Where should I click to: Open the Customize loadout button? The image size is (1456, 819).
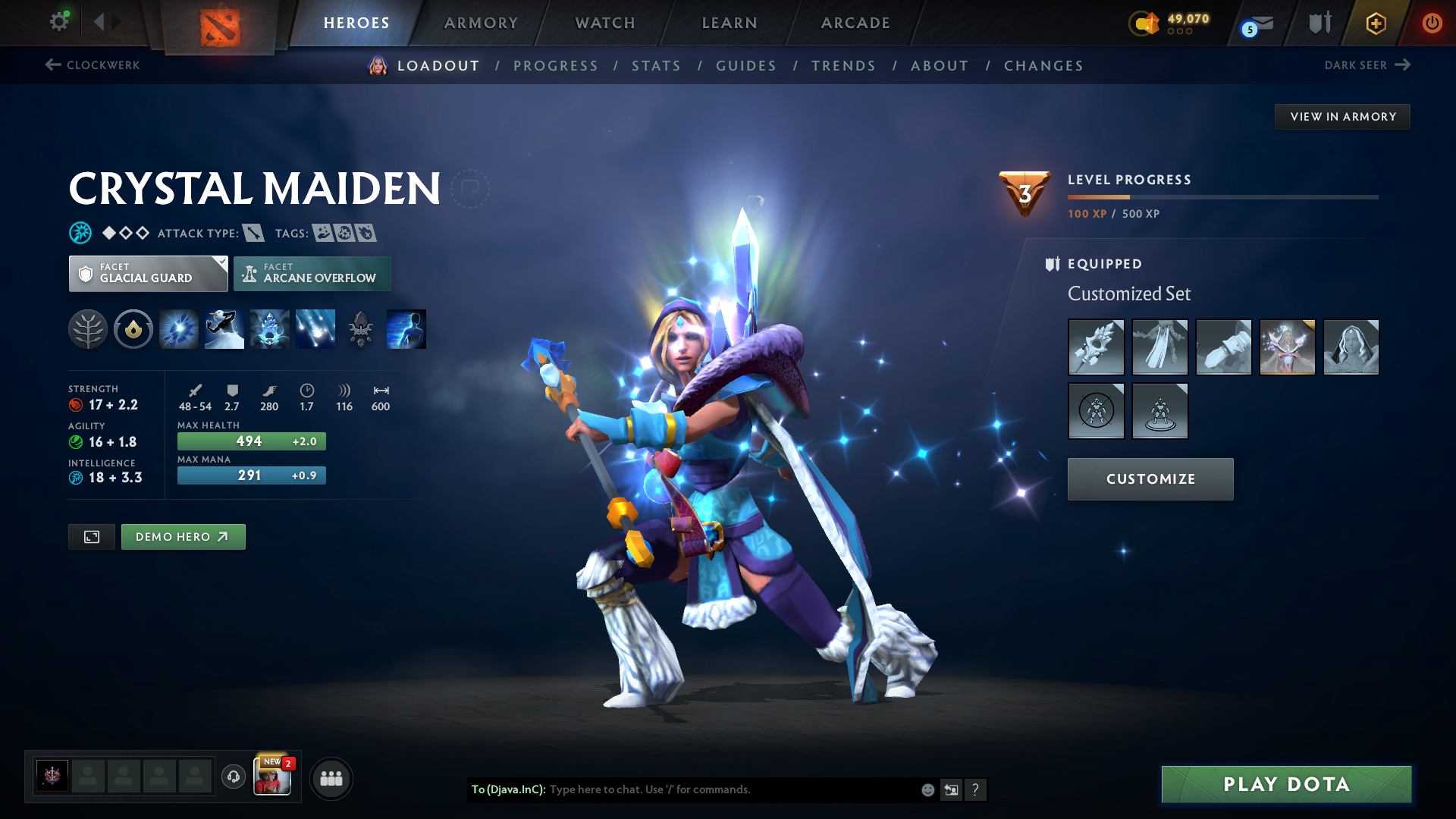1150,479
